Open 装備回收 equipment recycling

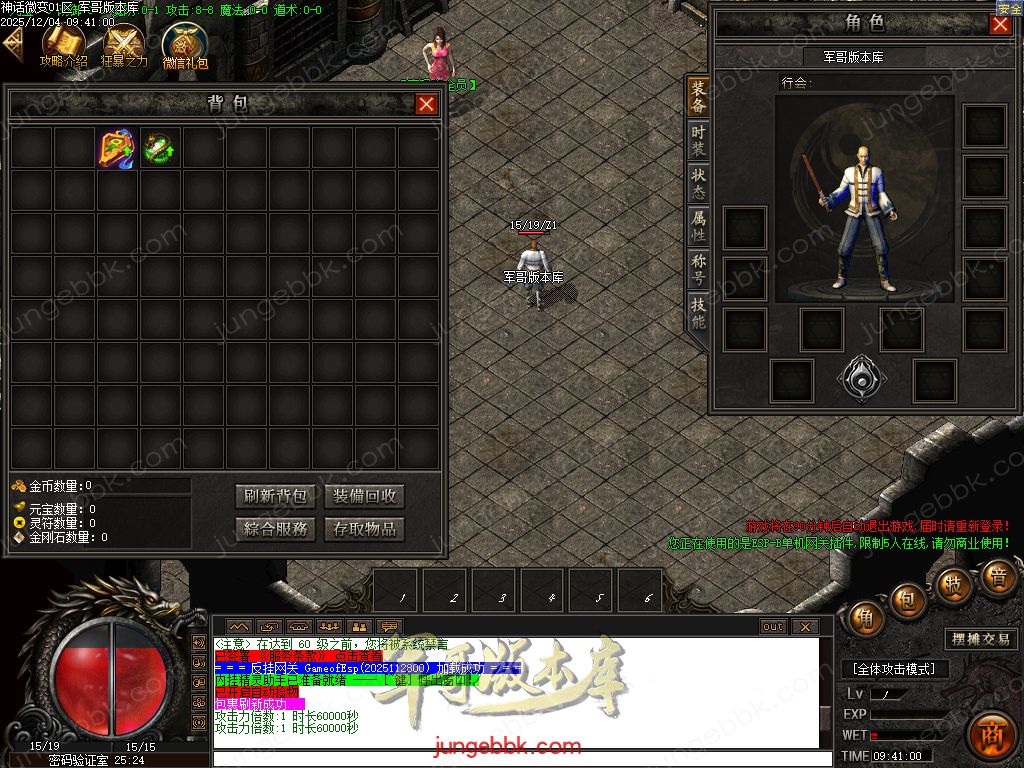coord(364,496)
